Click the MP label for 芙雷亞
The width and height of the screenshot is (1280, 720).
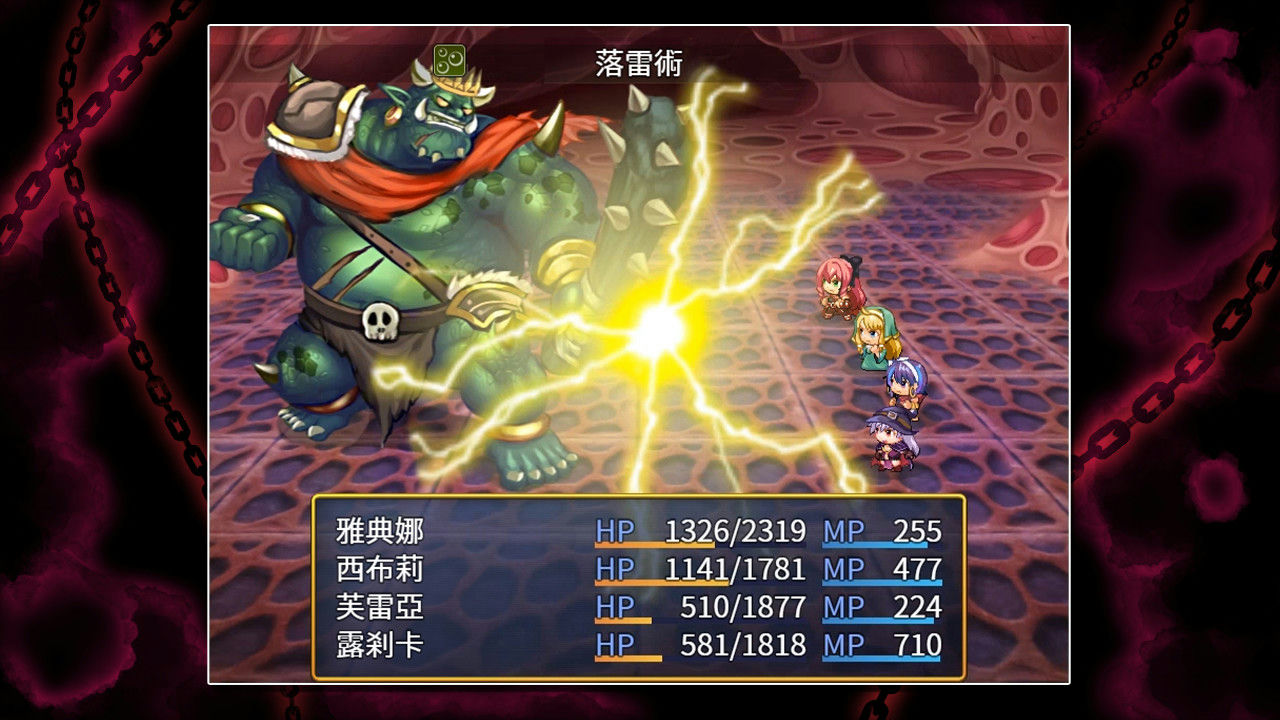click(x=843, y=607)
